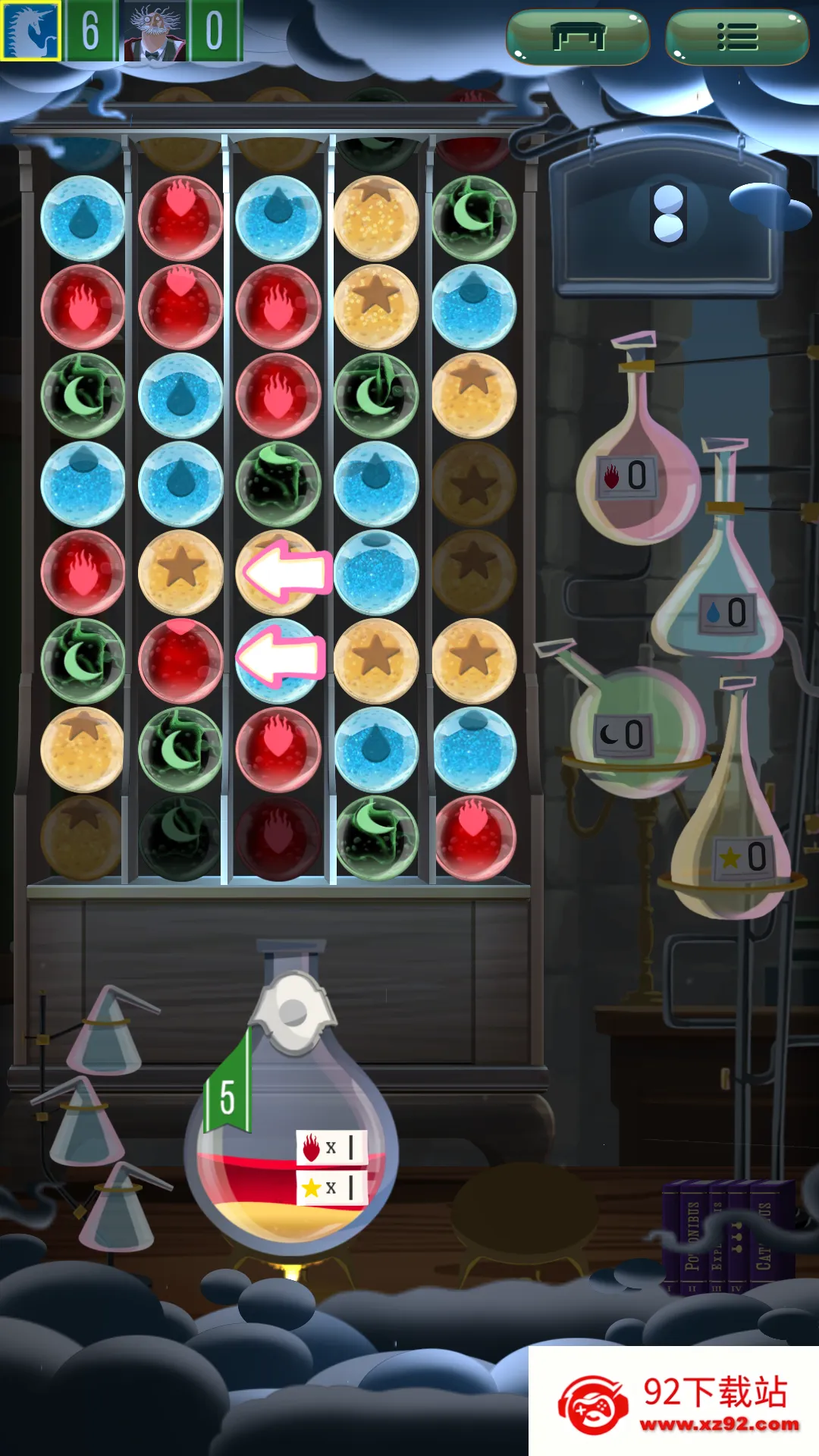Select the blue water drop ingredient flask
This screenshot has width=819, height=1456.
[x=719, y=599]
